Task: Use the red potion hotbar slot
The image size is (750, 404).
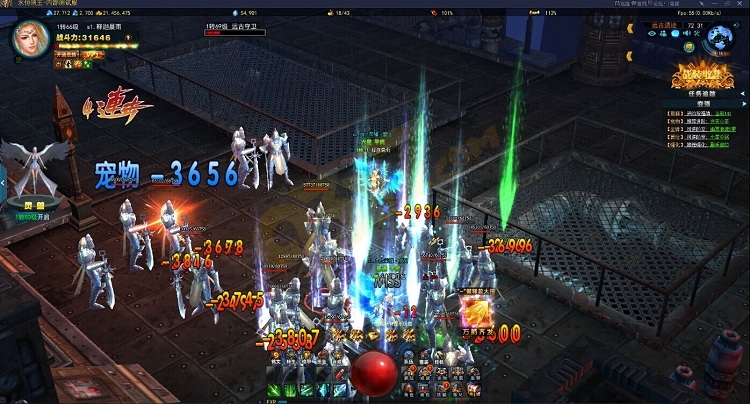Action: [x=338, y=374]
